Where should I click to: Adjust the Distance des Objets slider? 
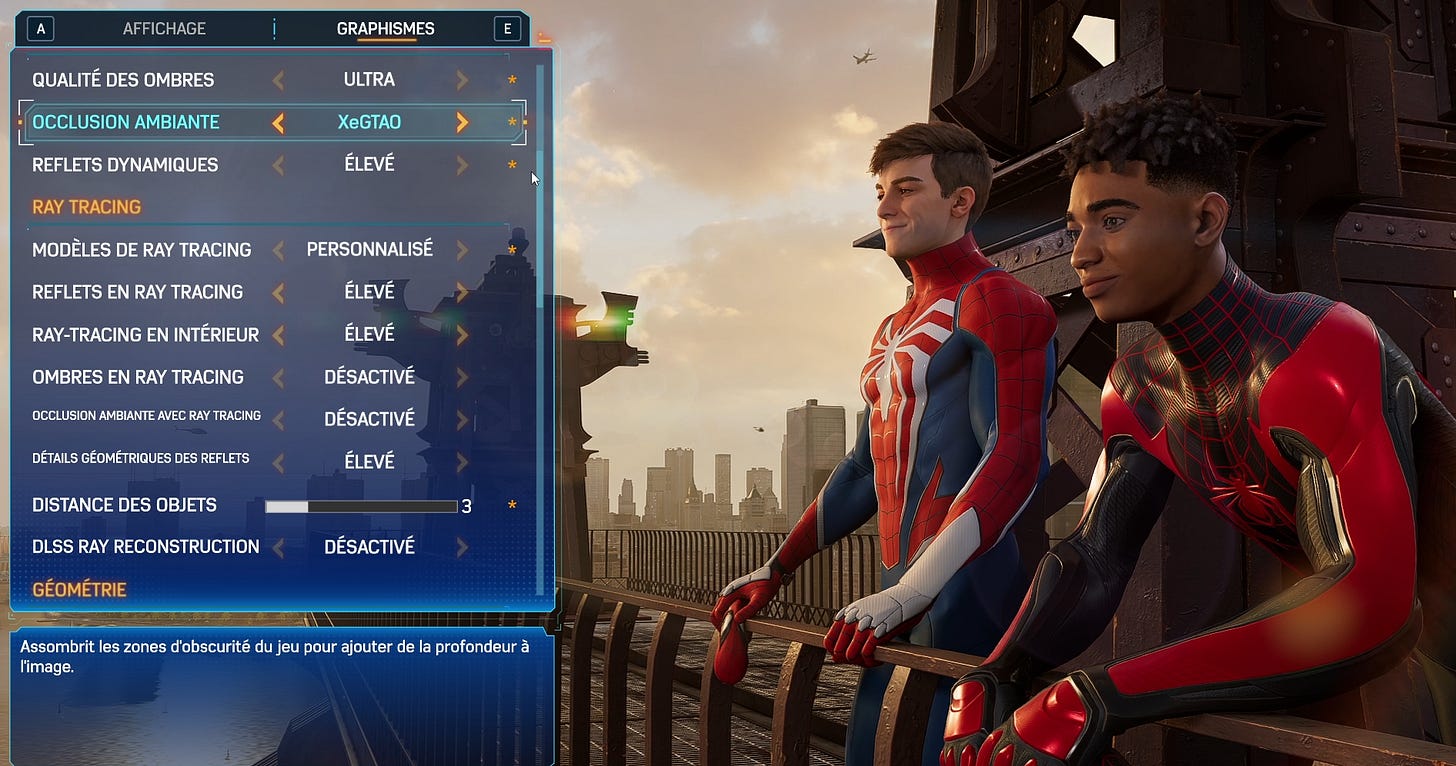tap(361, 507)
